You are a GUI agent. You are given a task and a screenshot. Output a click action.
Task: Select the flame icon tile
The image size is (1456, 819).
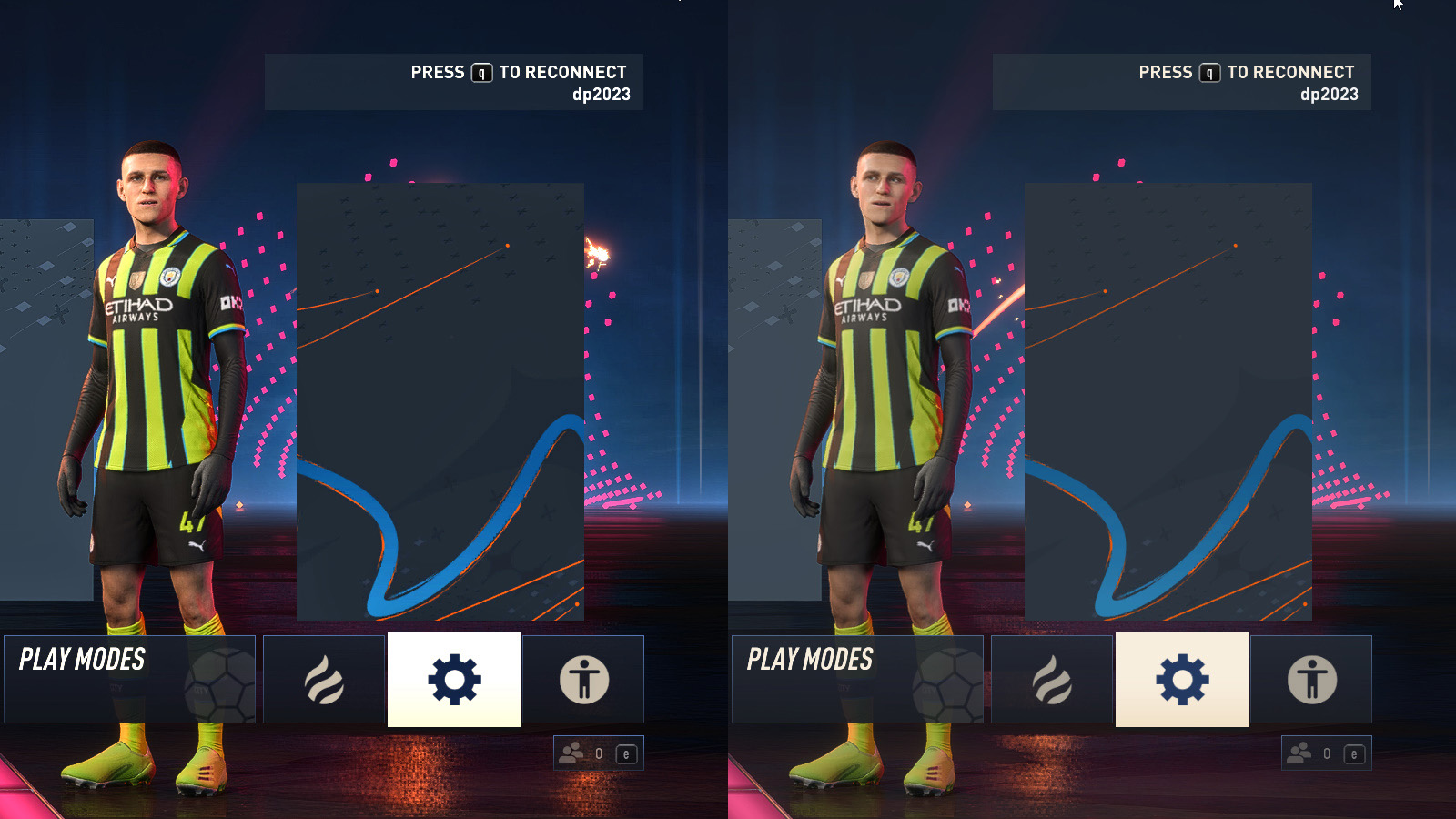click(324, 679)
